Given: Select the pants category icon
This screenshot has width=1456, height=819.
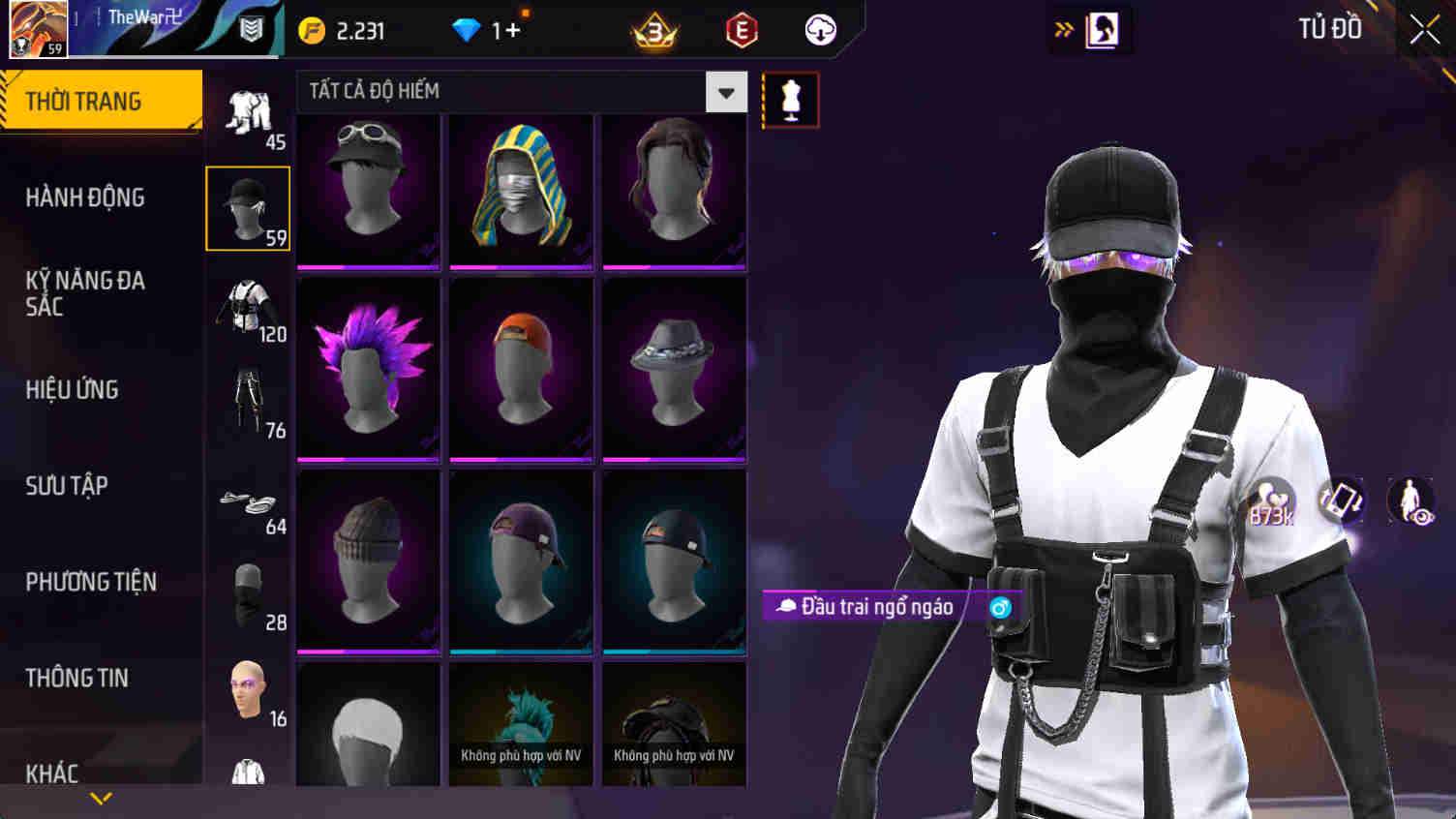Looking at the screenshot, I should click(248, 397).
